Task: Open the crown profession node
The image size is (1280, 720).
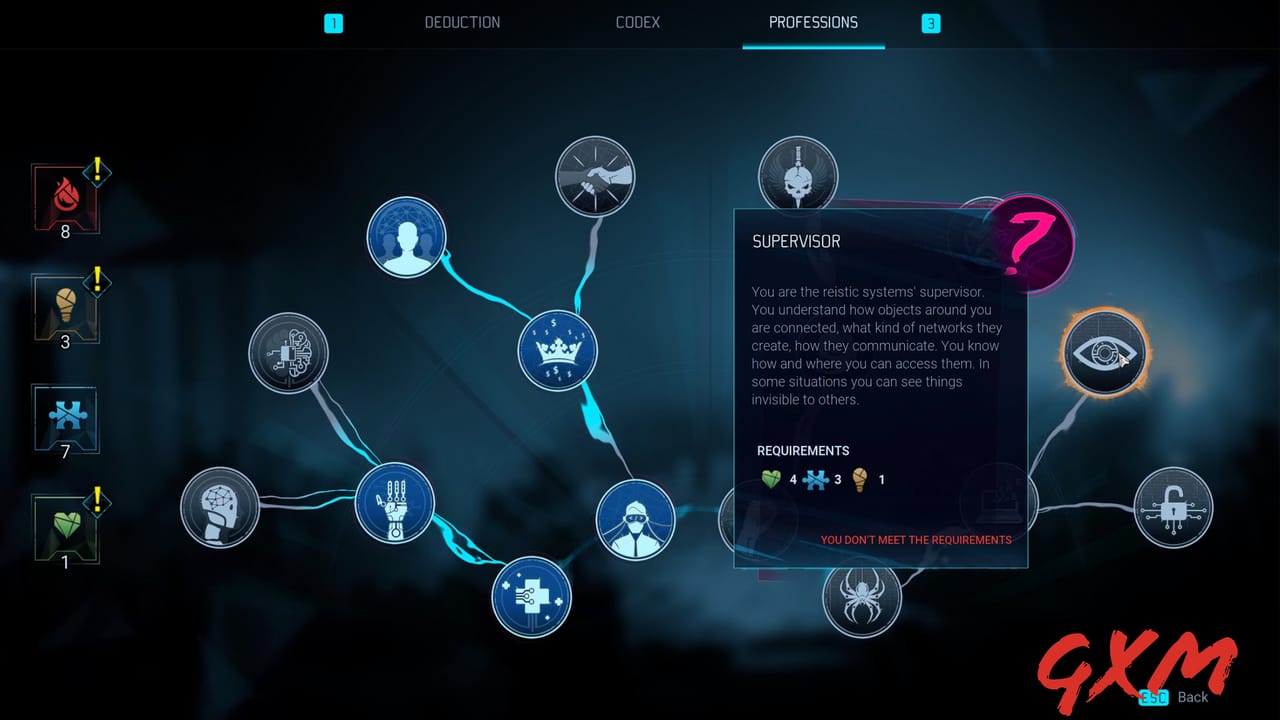Action: pos(557,350)
